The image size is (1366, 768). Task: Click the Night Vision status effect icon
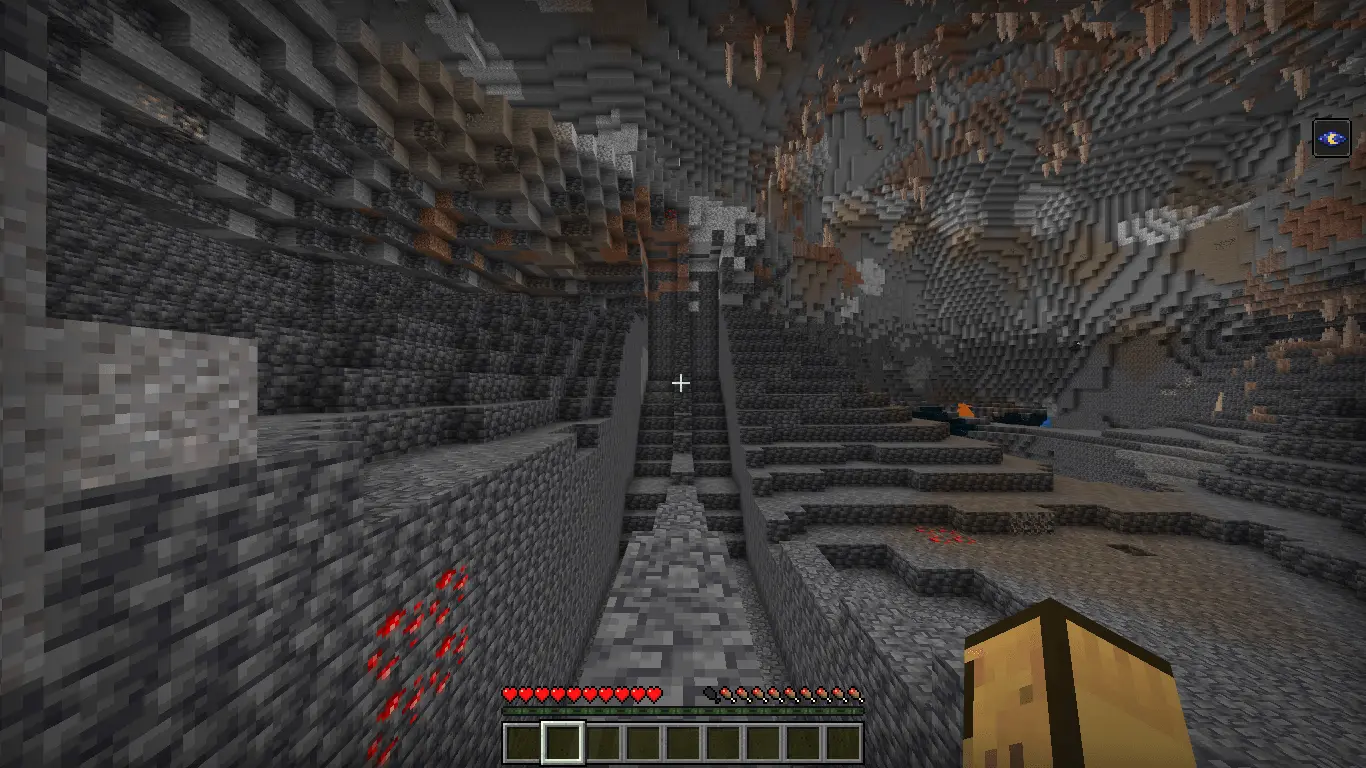(x=1331, y=138)
